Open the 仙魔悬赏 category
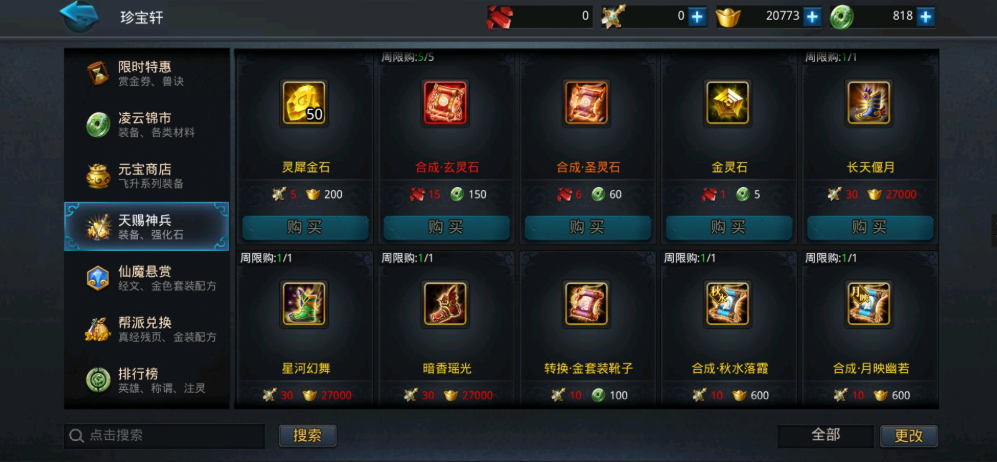Image resolution: width=997 pixels, height=462 pixels. point(146,278)
